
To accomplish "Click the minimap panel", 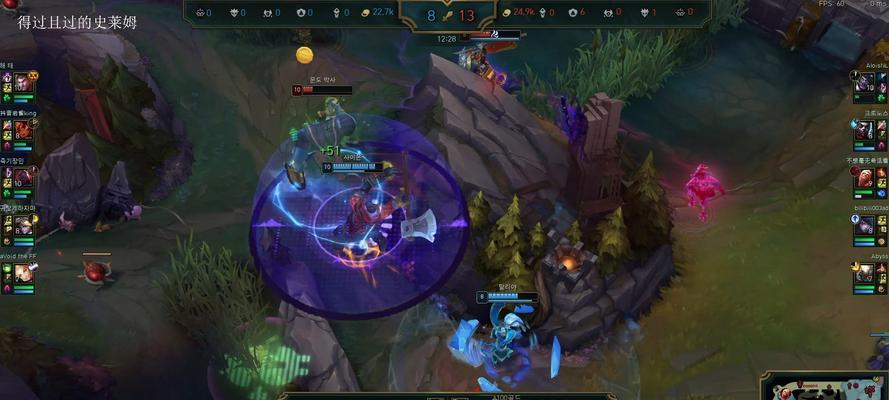I will coord(825,386).
